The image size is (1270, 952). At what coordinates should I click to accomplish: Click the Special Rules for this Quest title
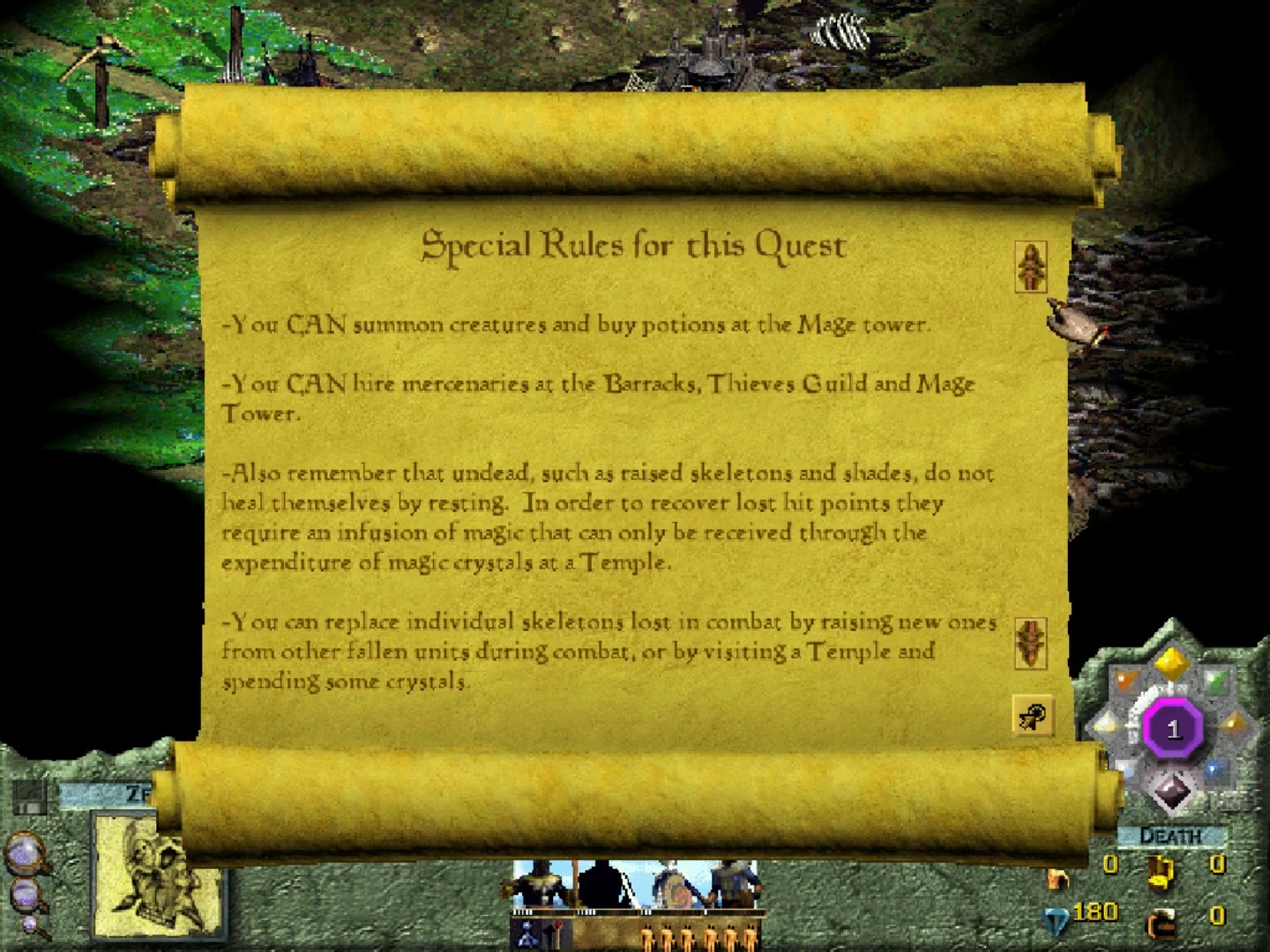tap(633, 245)
